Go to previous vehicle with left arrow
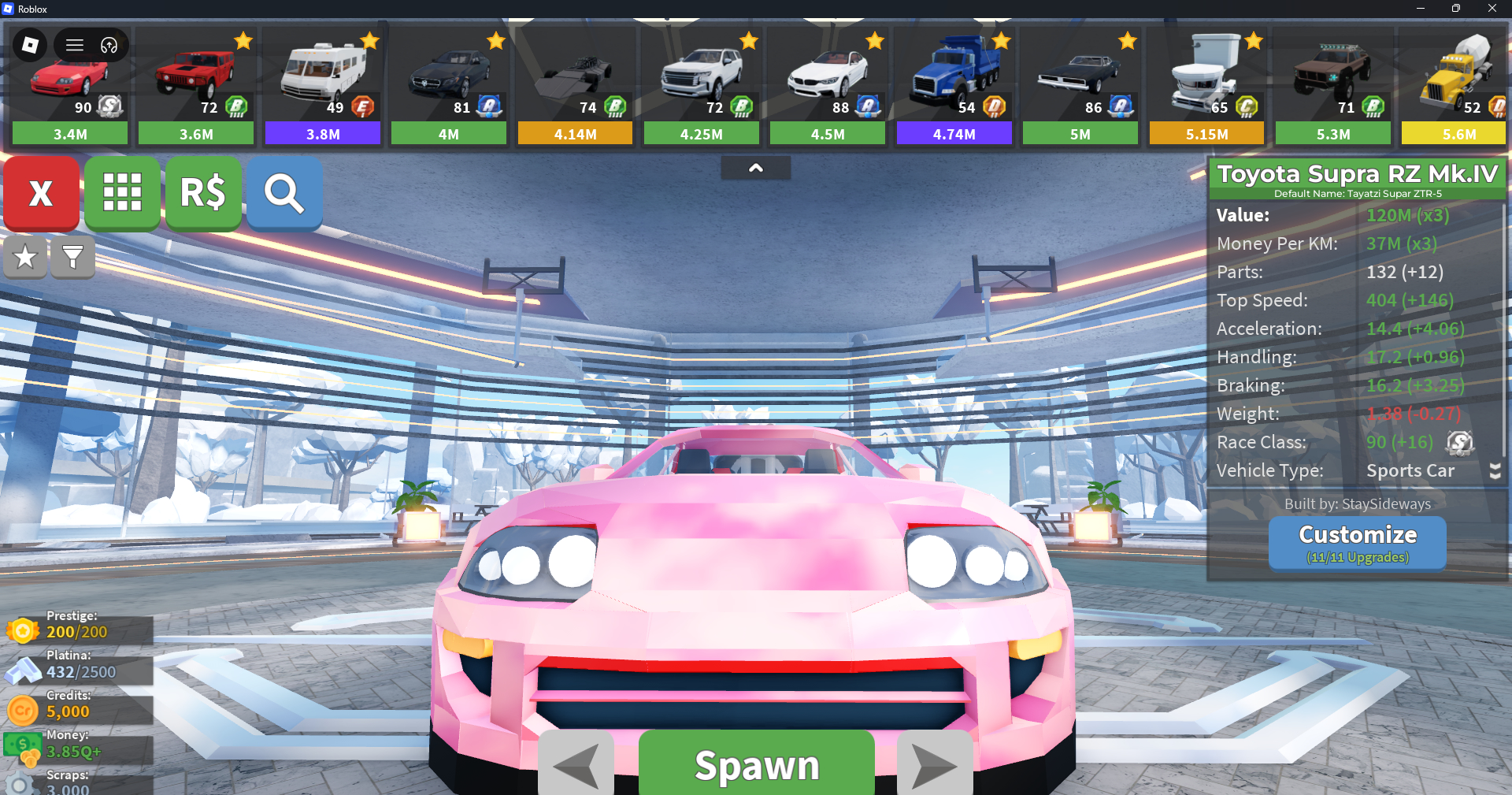This screenshot has width=1512, height=795. click(x=576, y=764)
